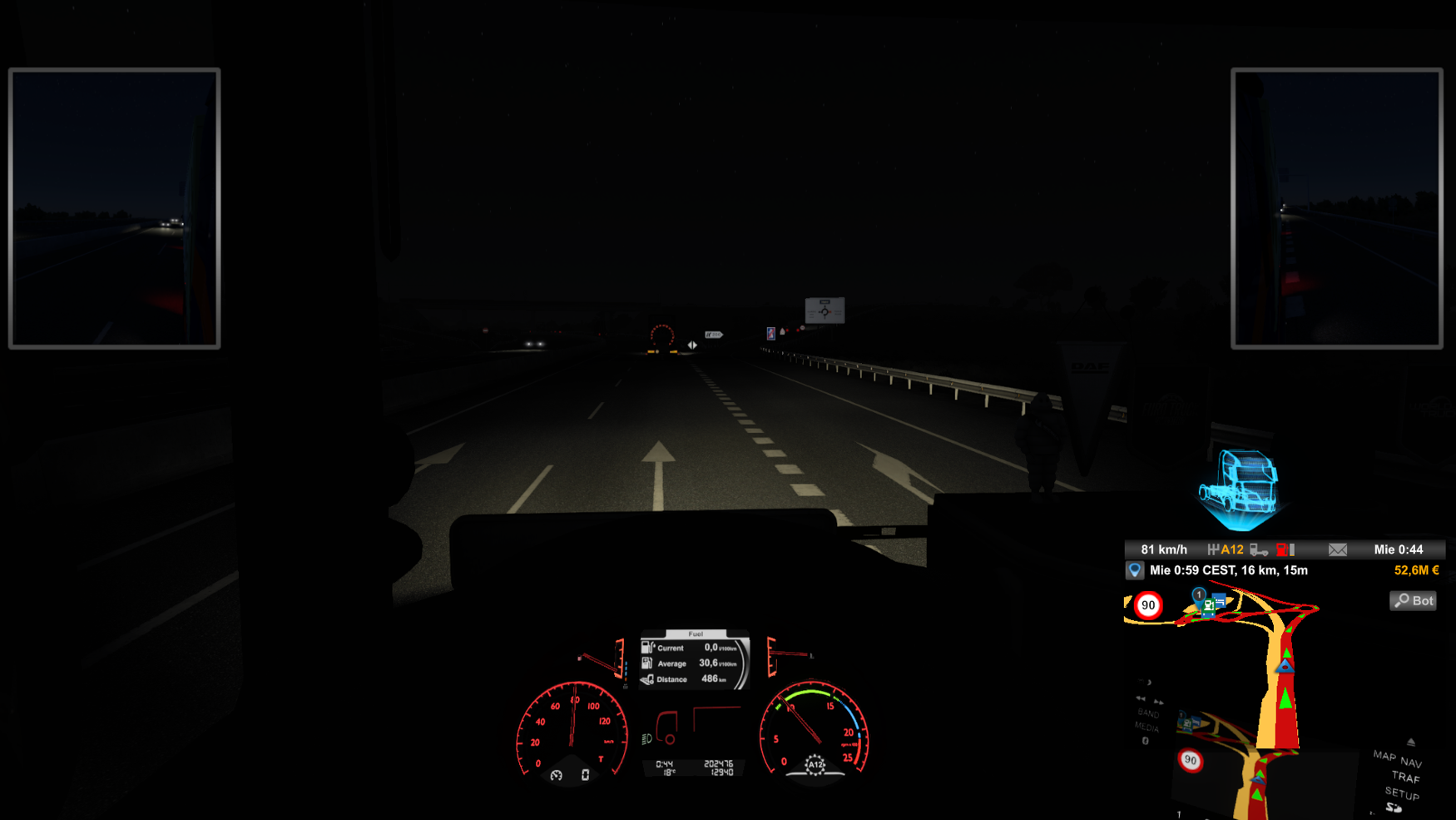1456x820 pixels.
Task: Click the blue destination pin on route advisor
Action: 1134,570
